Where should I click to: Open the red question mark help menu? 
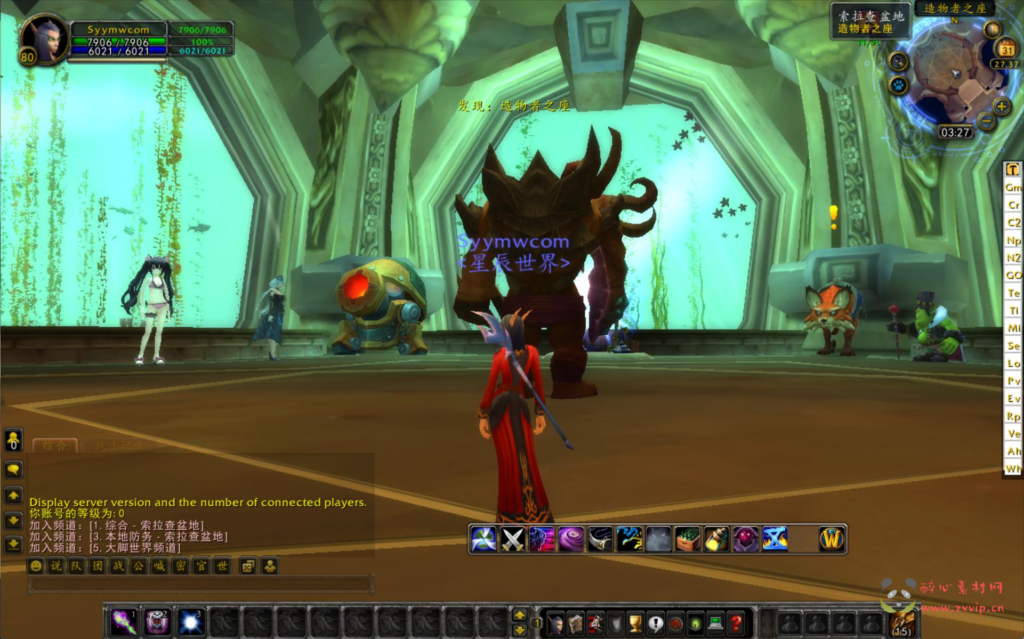pyautogui.click(x=736, y=623)
